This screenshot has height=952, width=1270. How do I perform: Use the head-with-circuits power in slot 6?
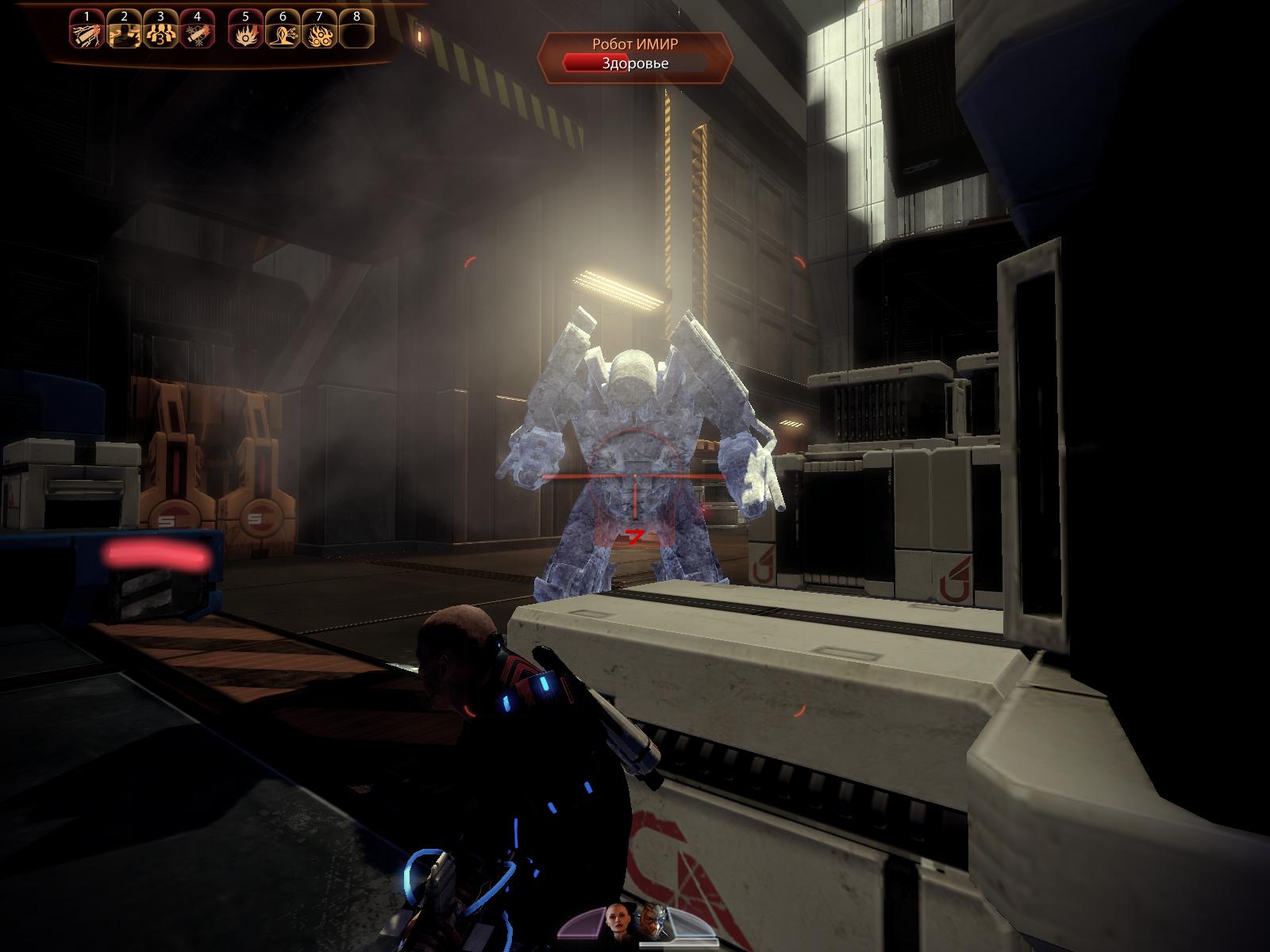282,33
